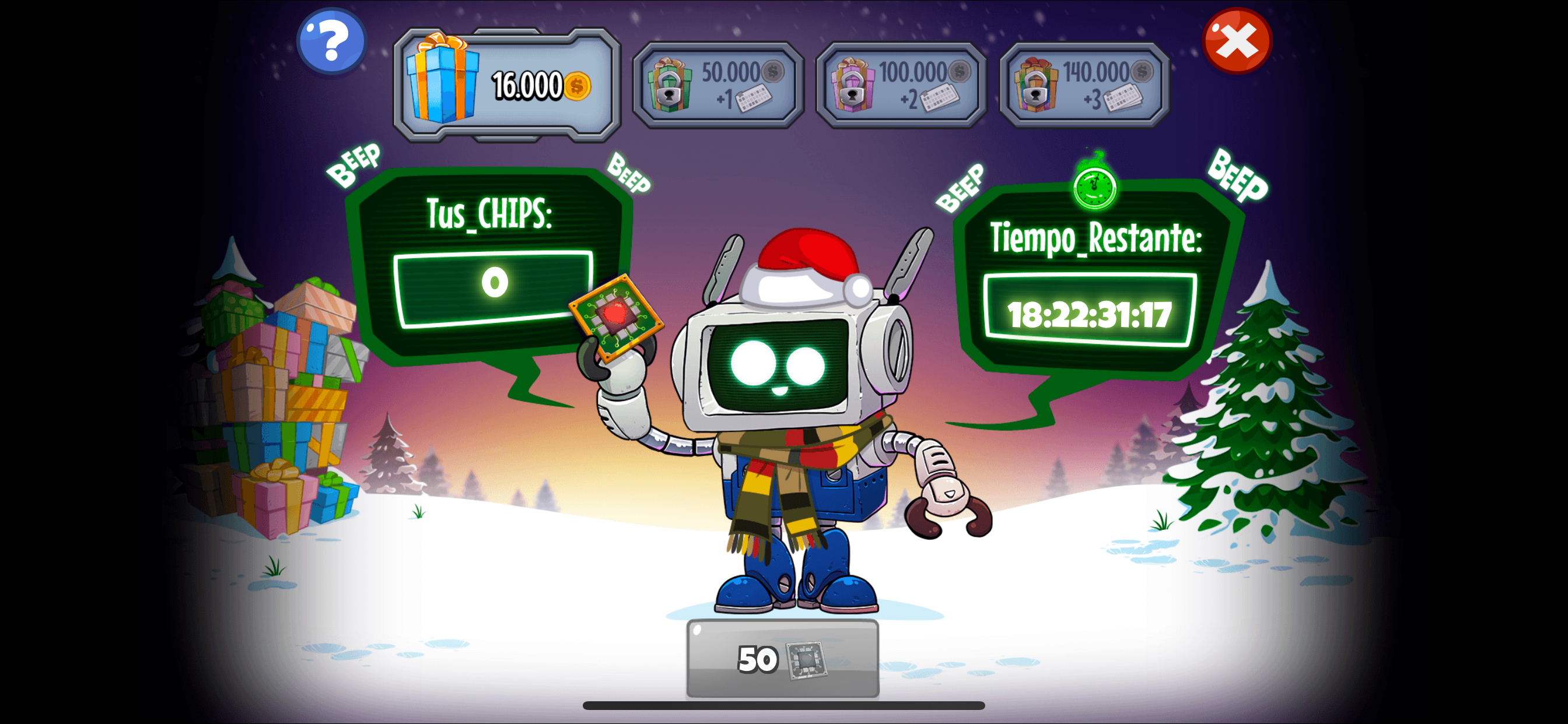The image size is (1568, 724).
Task: Select the locked 100.000 coin reward
Action: pyautogui.click(x=901, y=85)
